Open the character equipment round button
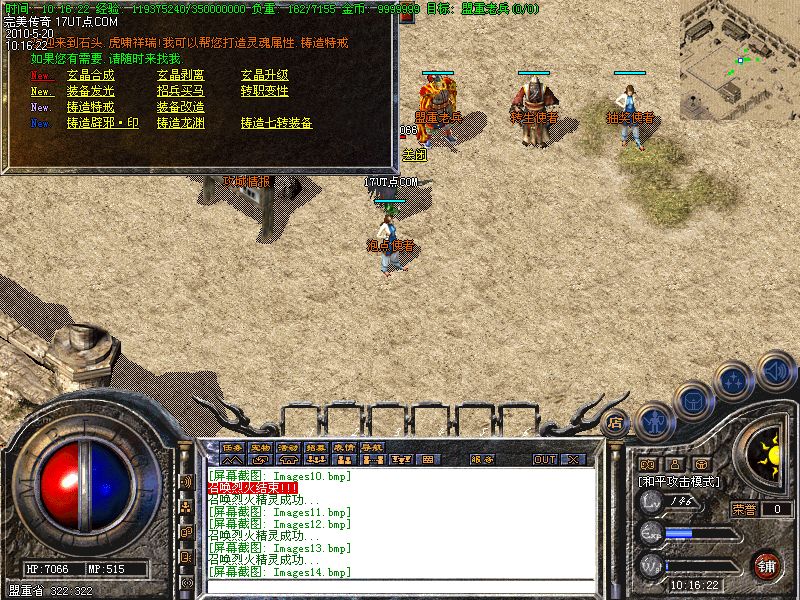Viewport: 800px width, 600px height. pos(655,420)
